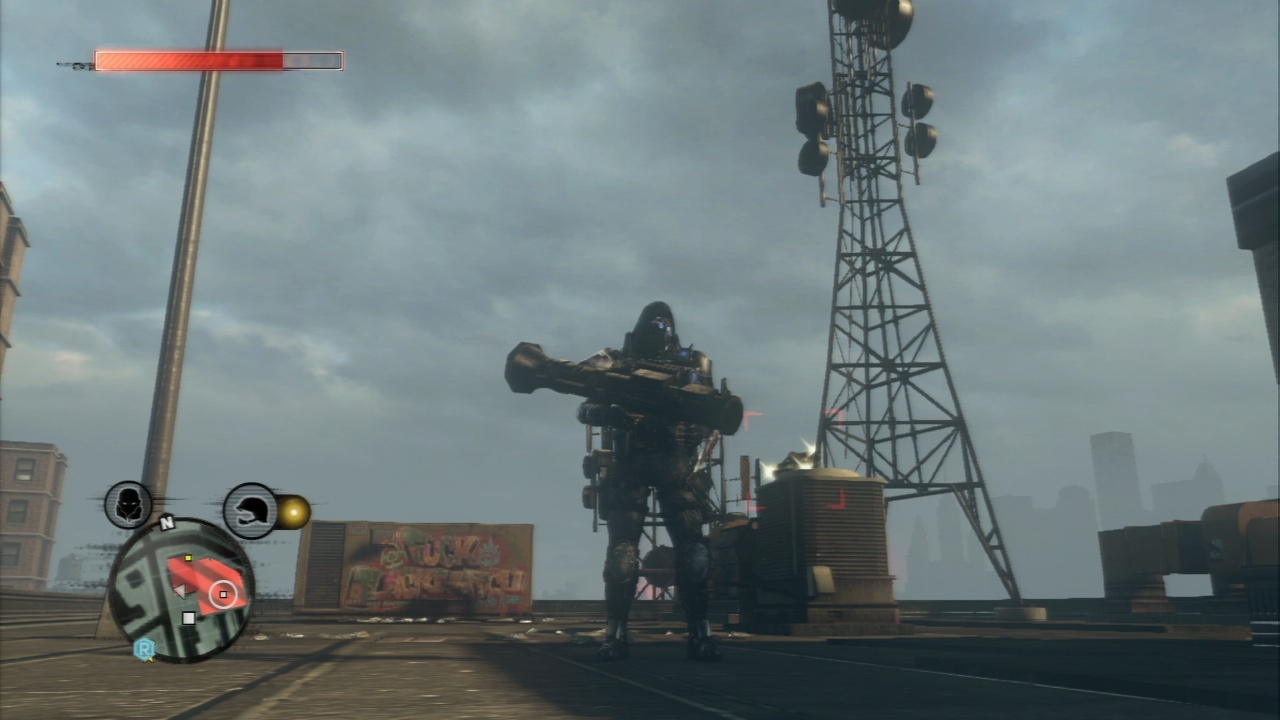
Task: Tap the glowing yellow orb beside the helmet
Action: (295, 510)
